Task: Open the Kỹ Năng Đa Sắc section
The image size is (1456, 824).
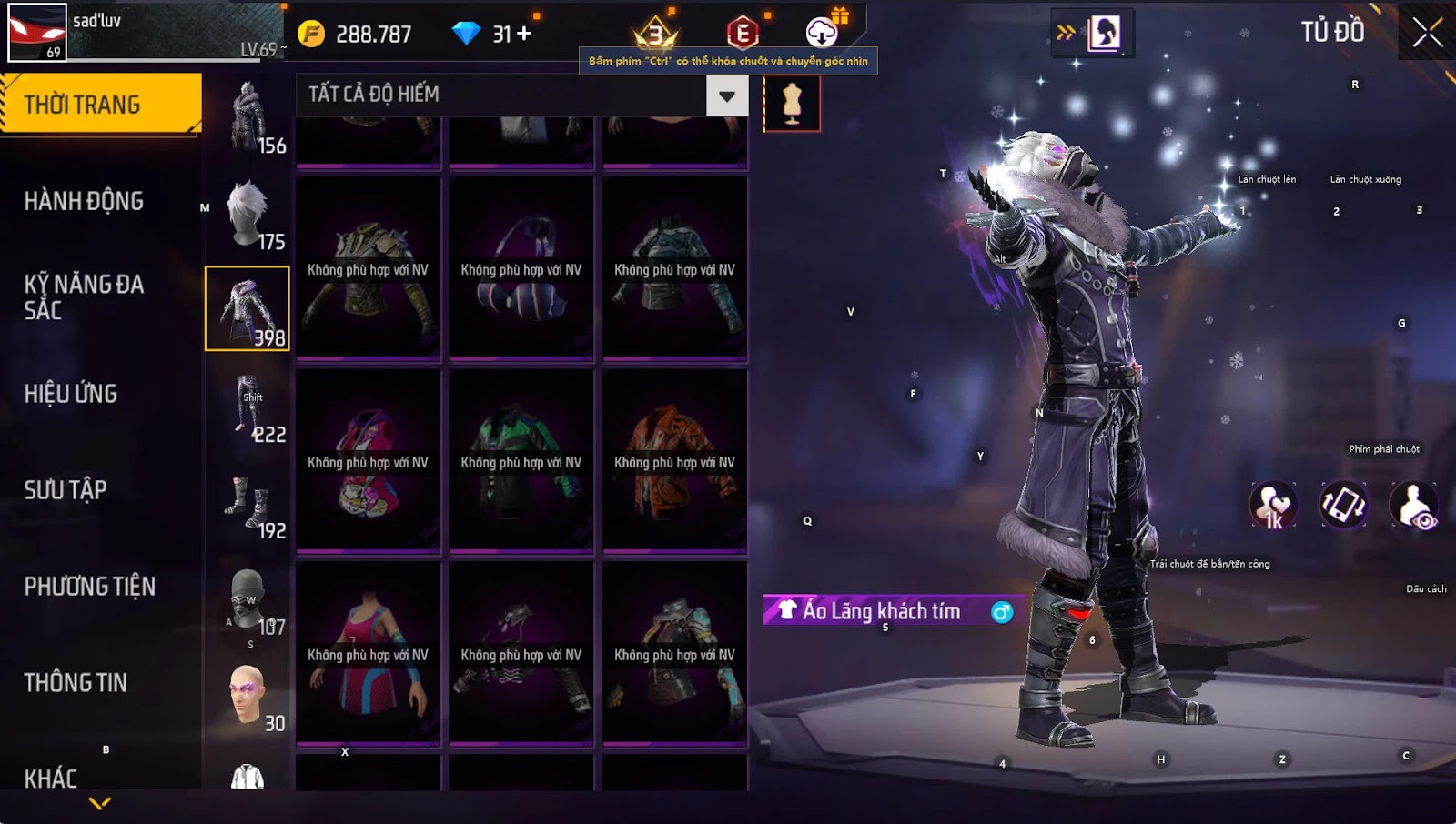Action: click(84, 296)
